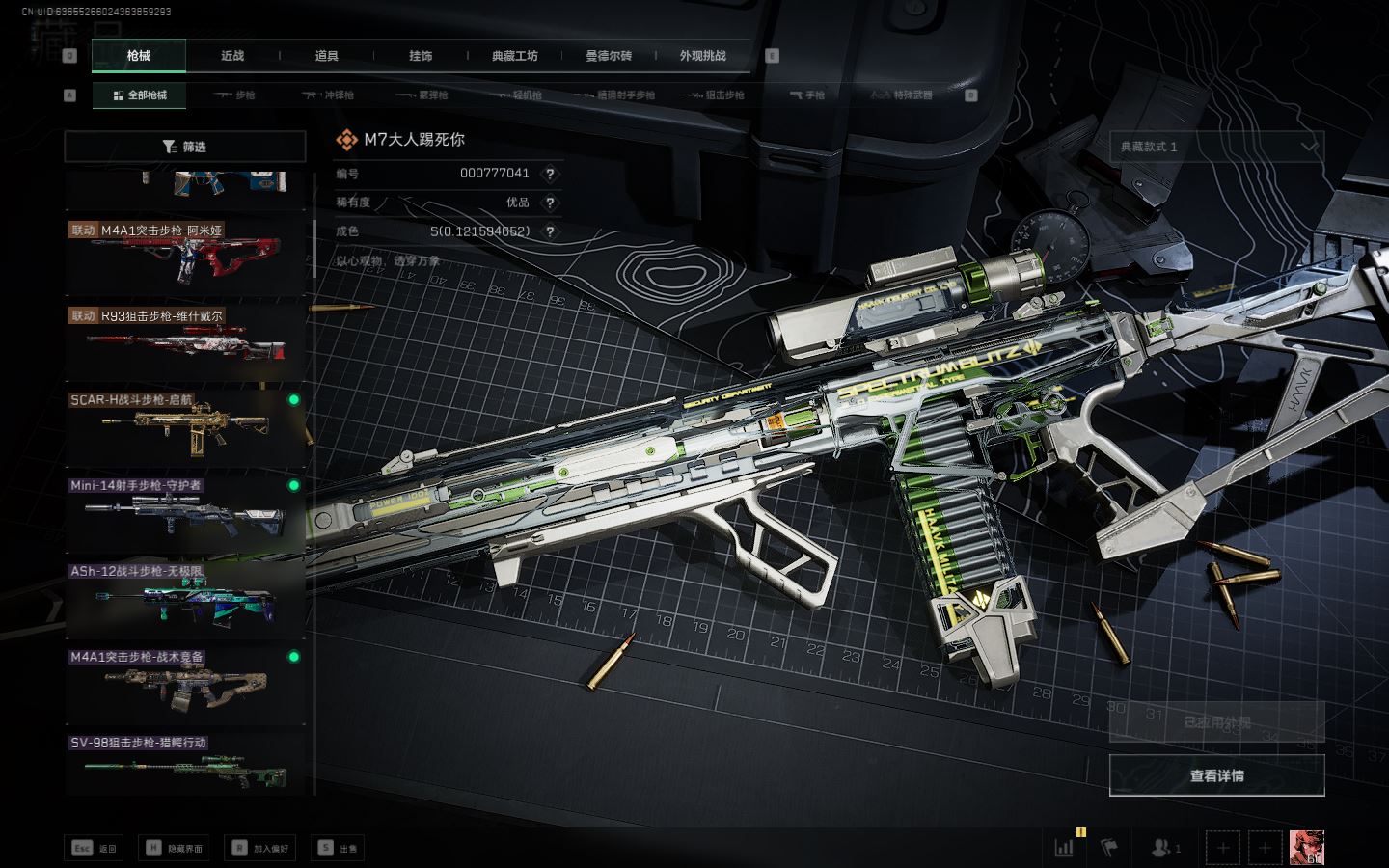Switch to the 近战 melee tab

pos(232,56)
